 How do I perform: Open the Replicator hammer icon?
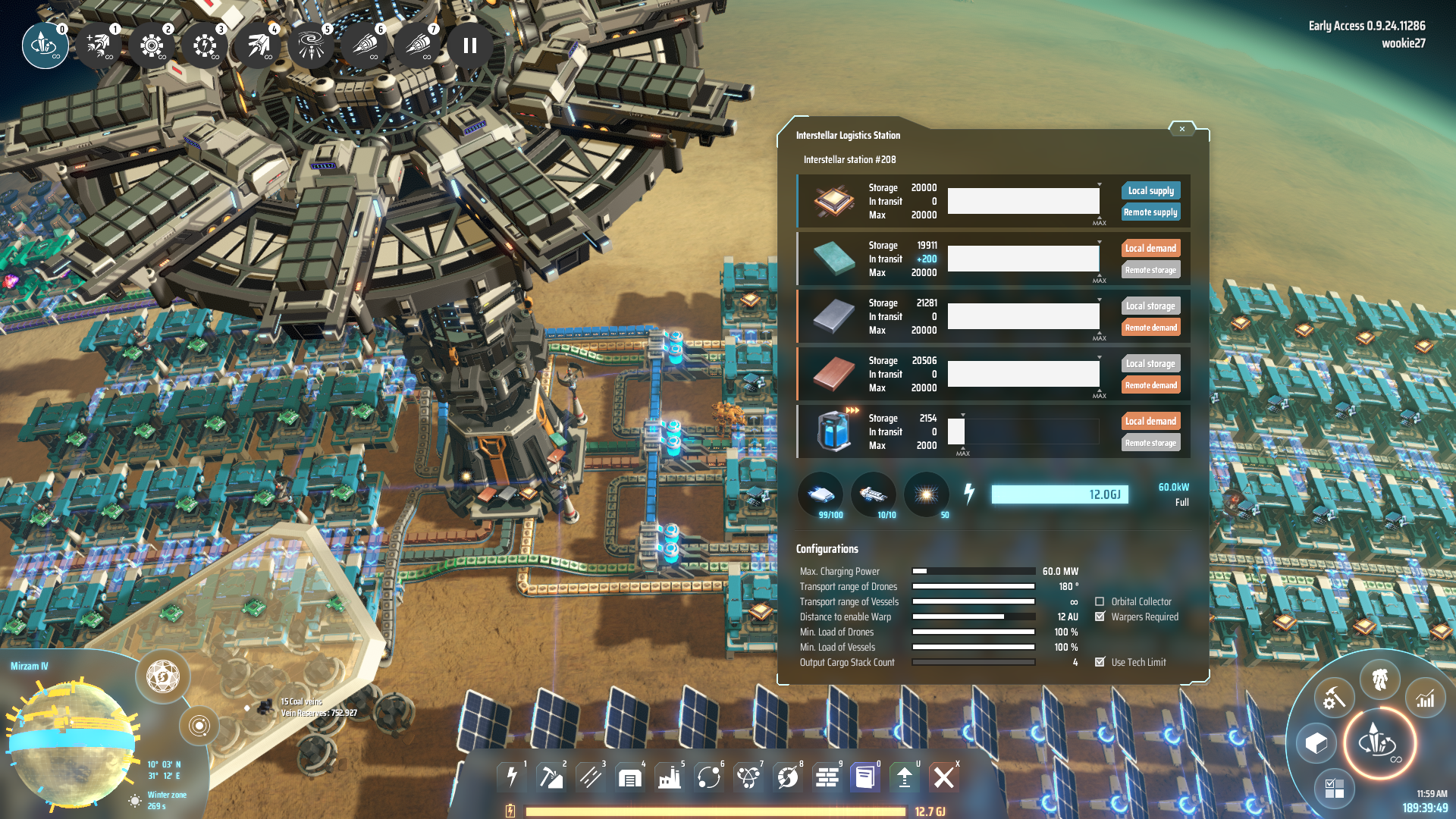point(1334,697)
